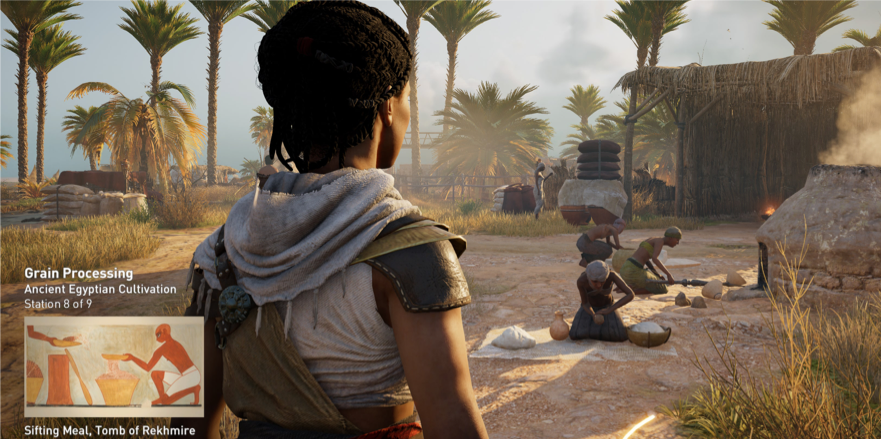Open the Sifting Meal tomb painting thumbnail
Image resolution: width=881 pixels, height=439 pixels.
click(x=113, y=366)
